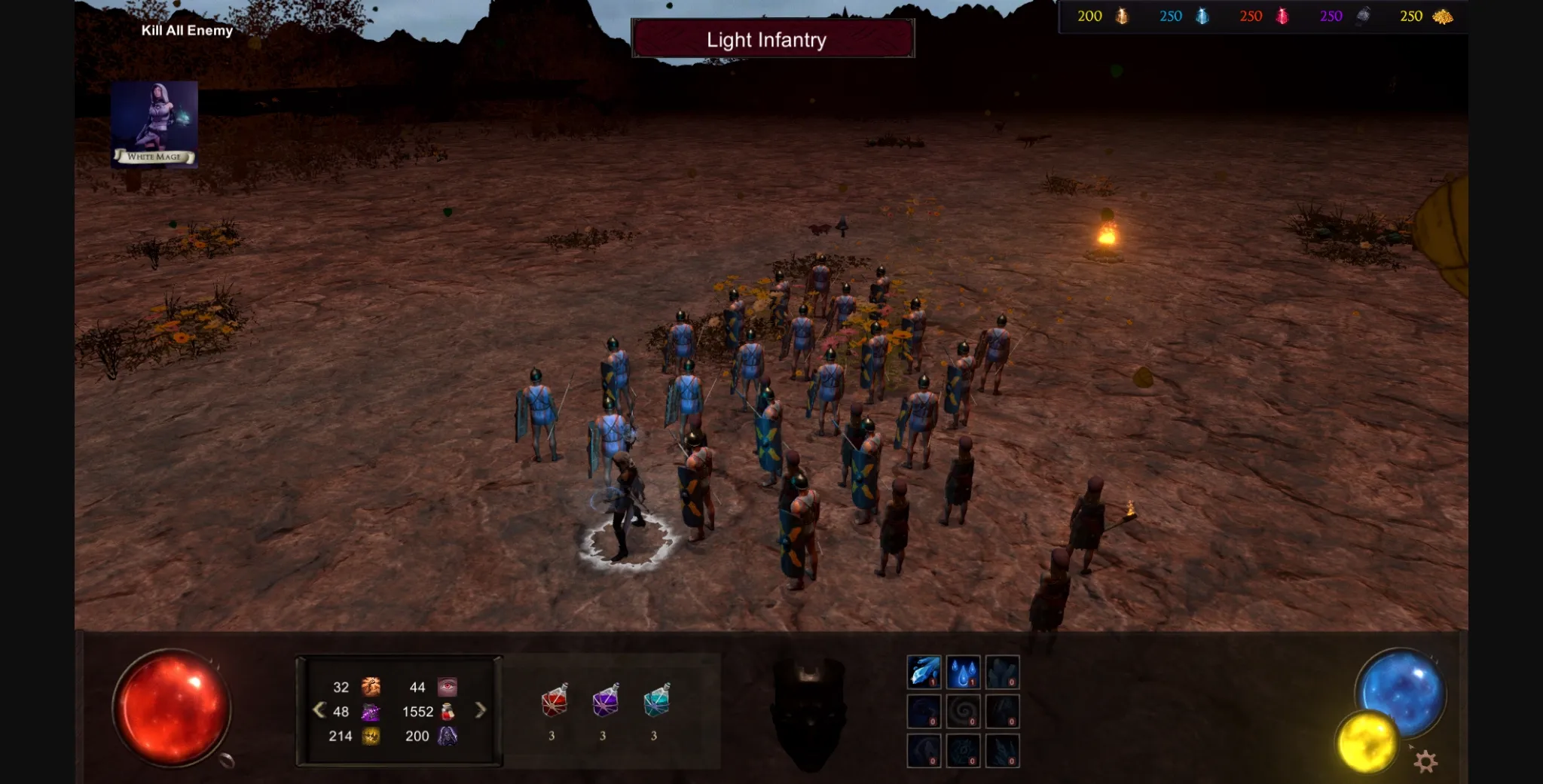Select the water droplets spell icon

963,672
